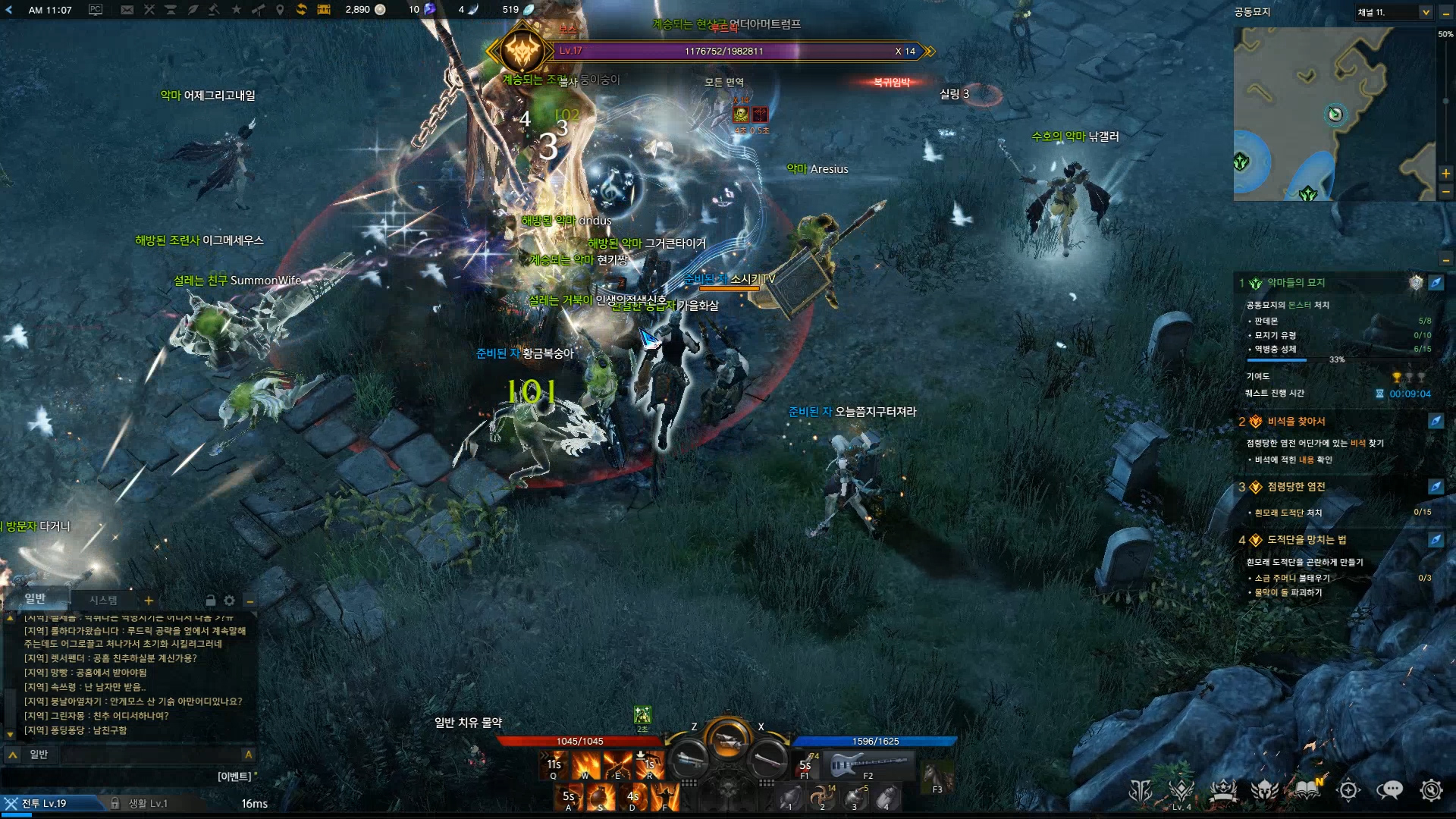Open the graveyard minimap
1456x819 pixels.
(x=1333, y=114)
